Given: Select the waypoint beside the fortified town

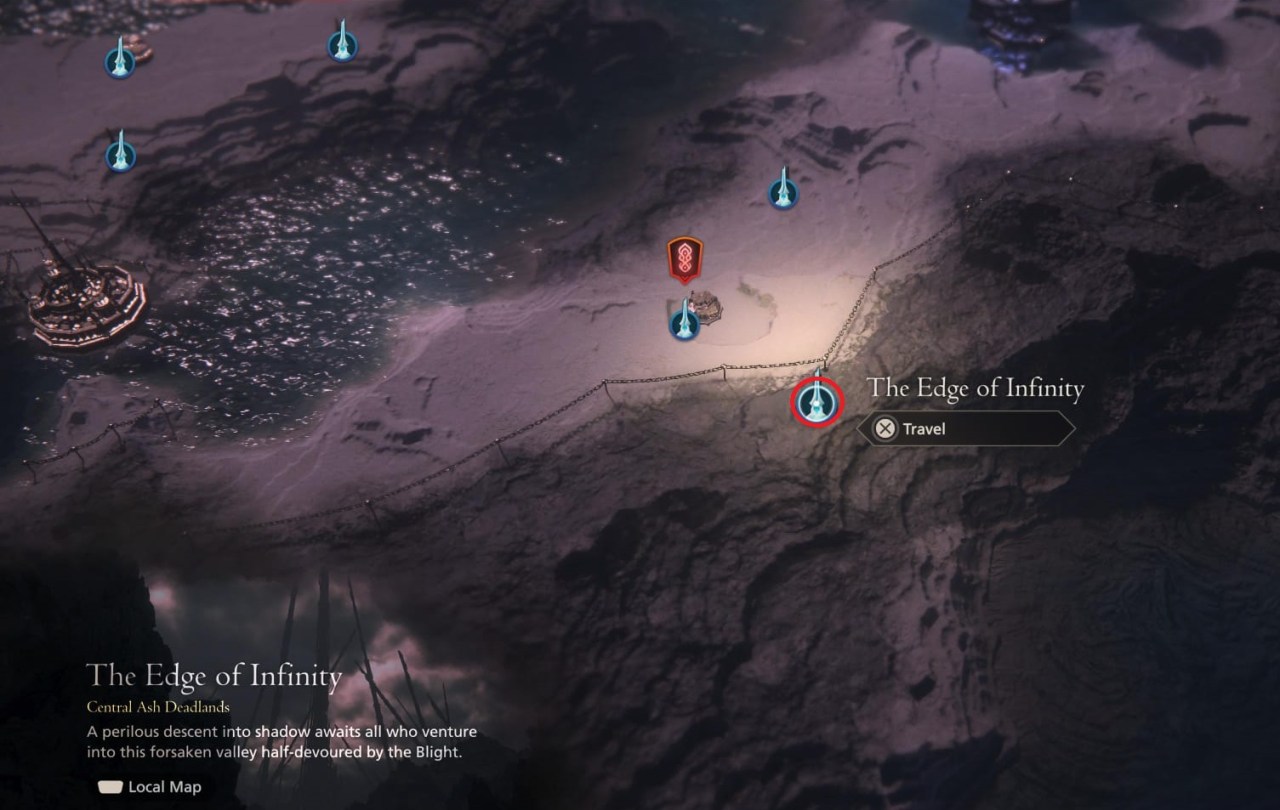Looking at the screenshot, I should 684,320.
